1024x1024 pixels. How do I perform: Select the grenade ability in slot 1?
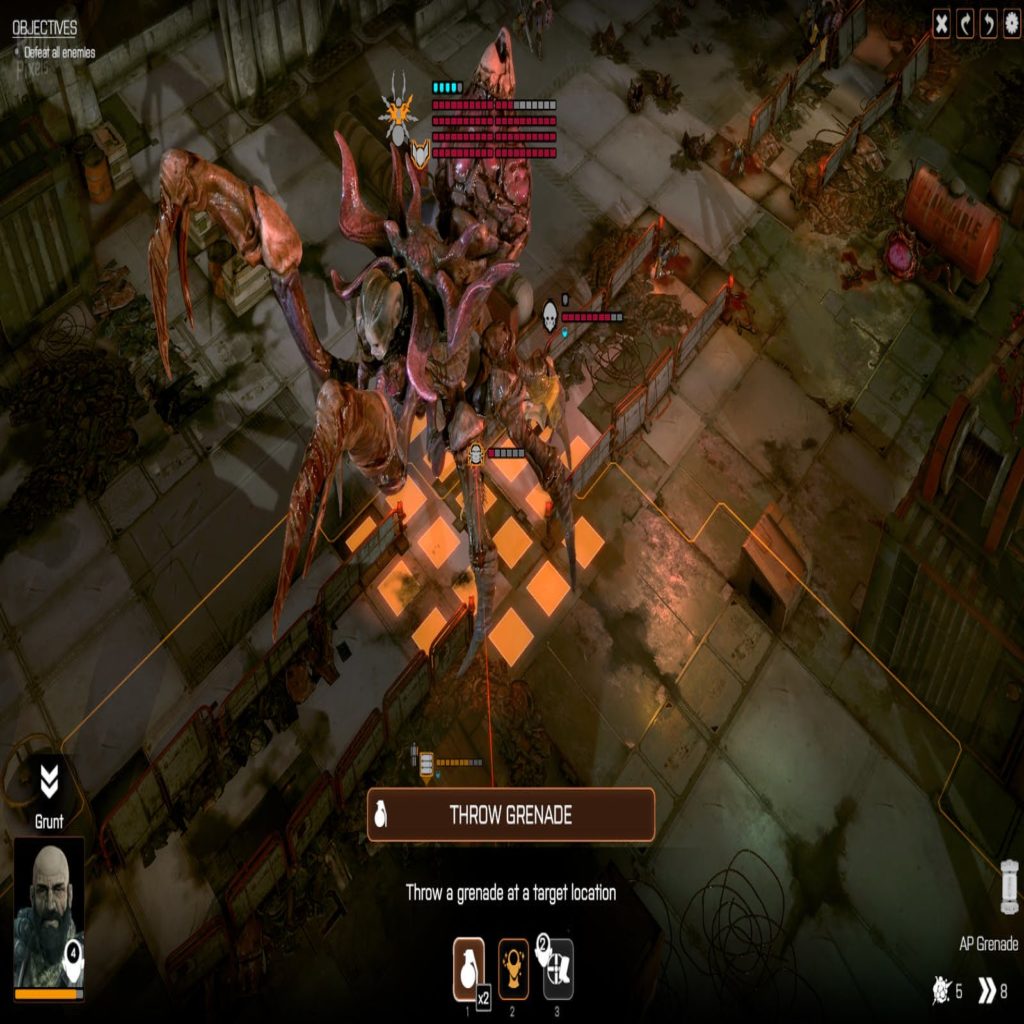[469, 968]
